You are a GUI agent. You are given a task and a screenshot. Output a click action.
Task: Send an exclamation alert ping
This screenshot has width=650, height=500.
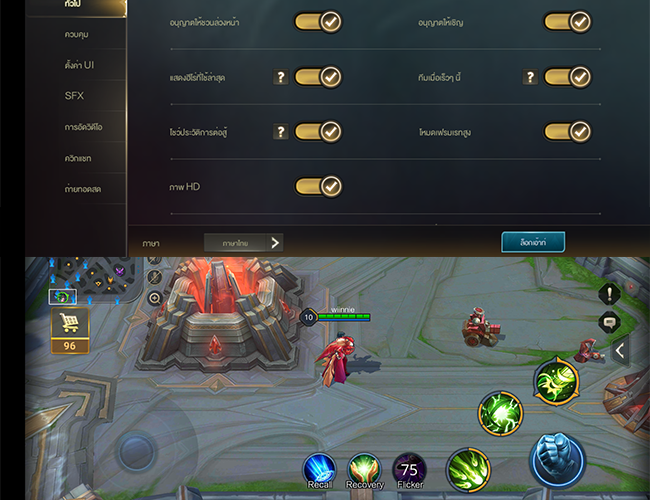pos(611,293)
